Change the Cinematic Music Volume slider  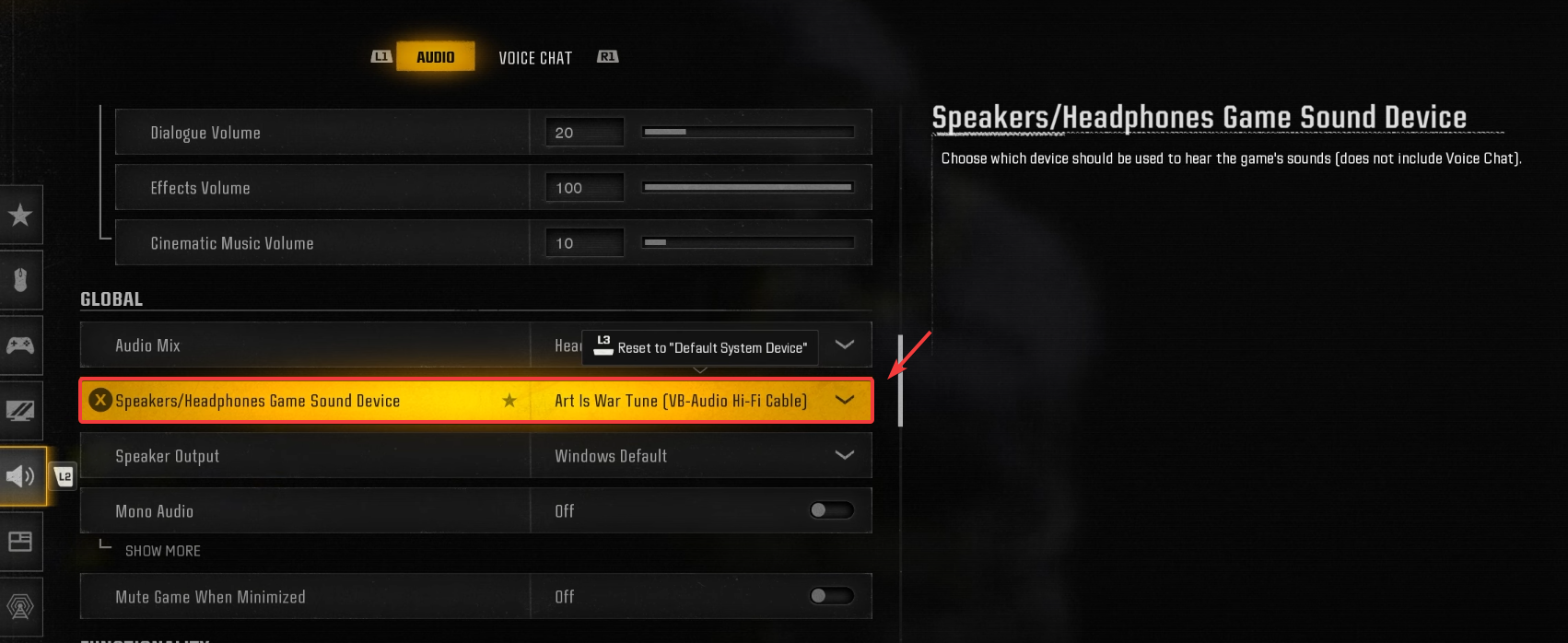[747, 243]
